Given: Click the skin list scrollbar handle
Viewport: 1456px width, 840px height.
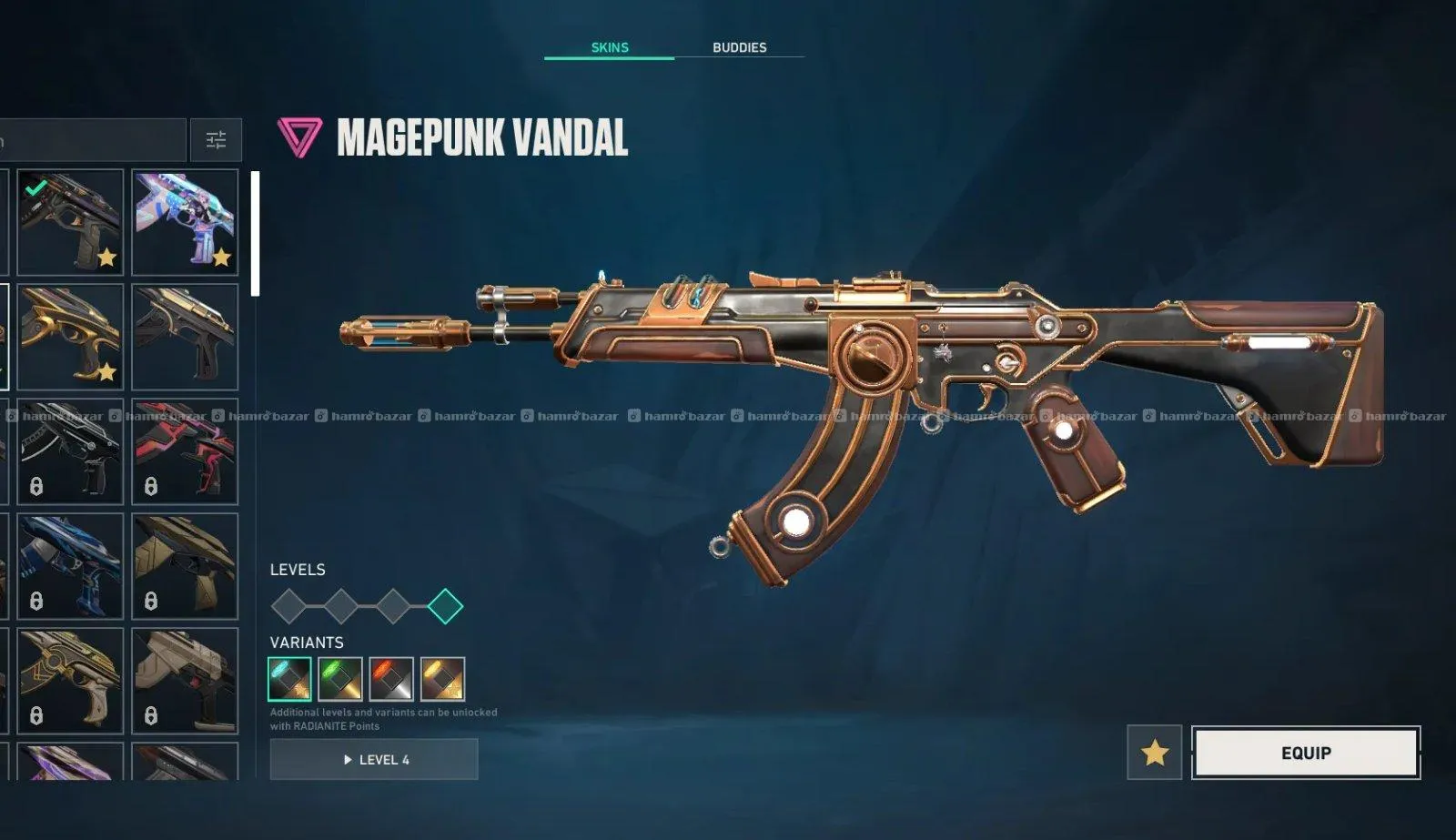Looking at the screenshot, I should [x=256, y=234].
